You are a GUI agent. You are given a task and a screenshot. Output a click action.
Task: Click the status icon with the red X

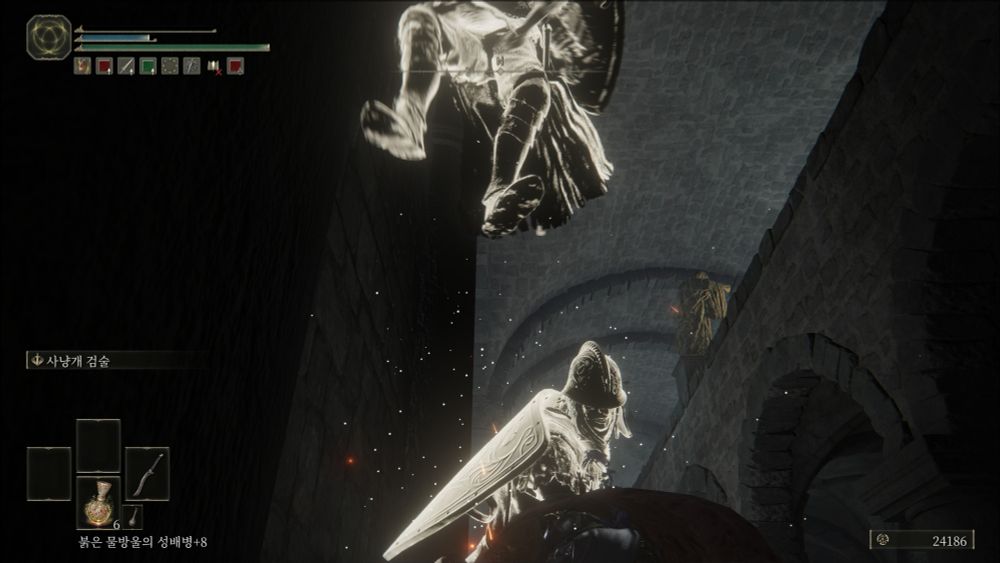[214, 67]
